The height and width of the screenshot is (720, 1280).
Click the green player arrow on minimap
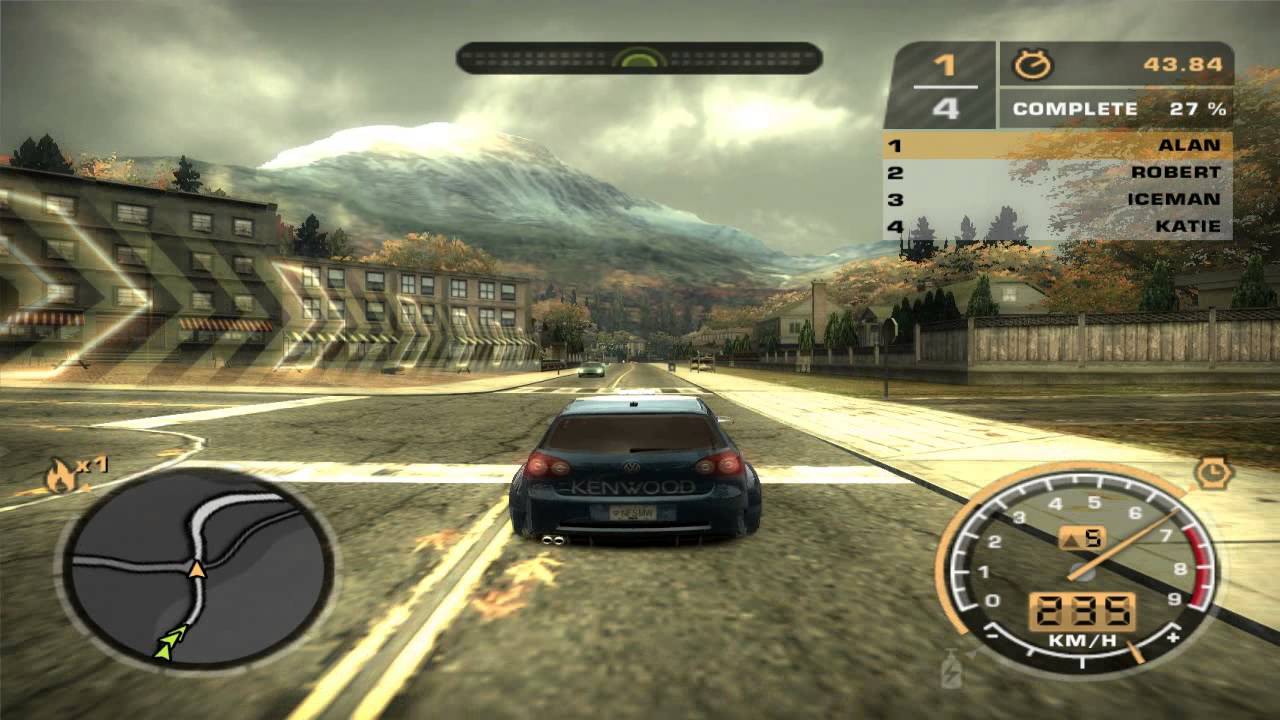click(x=171, y=642)
